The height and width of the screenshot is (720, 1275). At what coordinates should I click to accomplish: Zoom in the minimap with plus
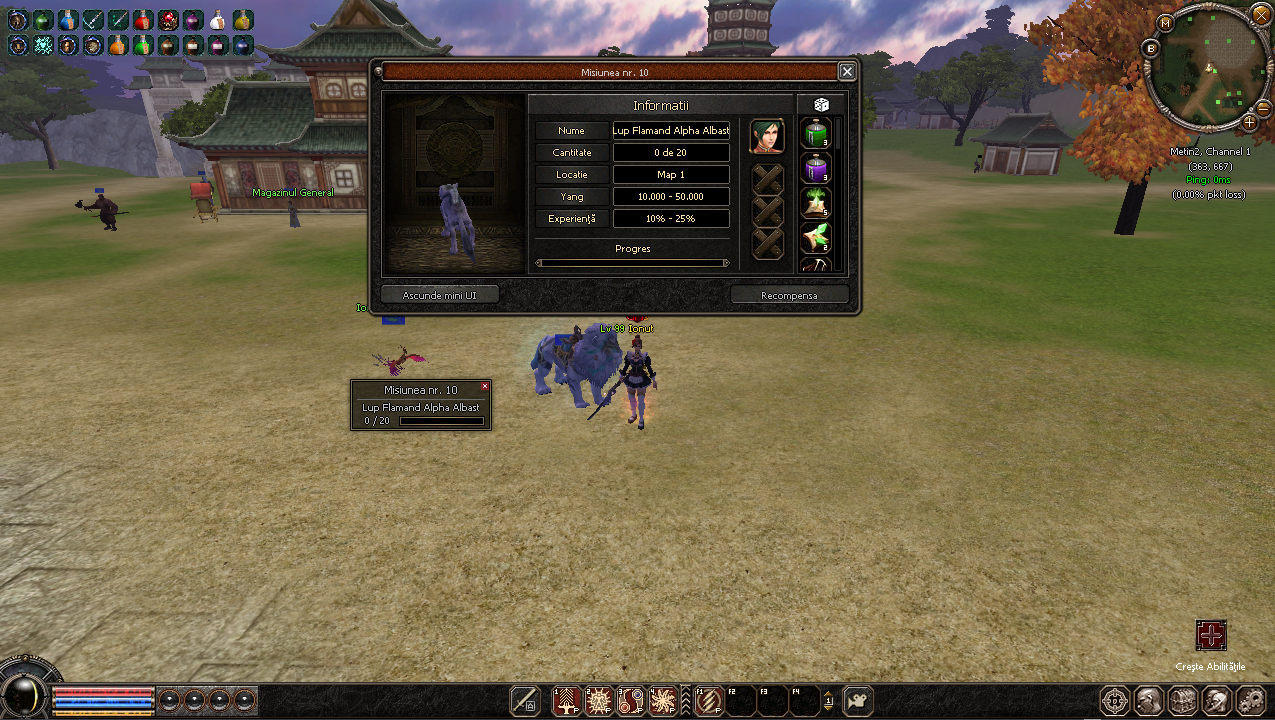coord(1249,122)
